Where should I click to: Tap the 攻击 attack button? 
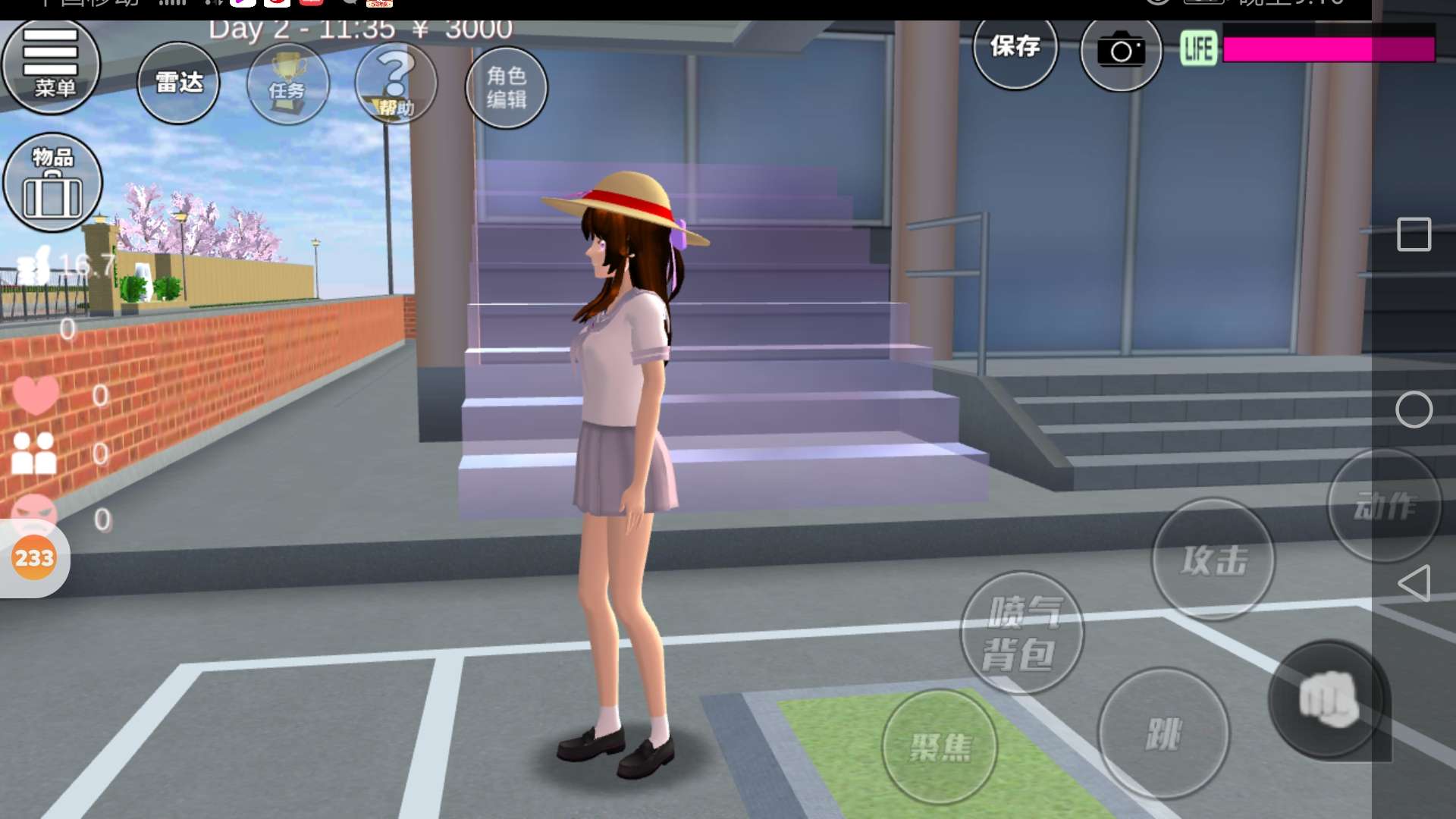coord(1213,560)
